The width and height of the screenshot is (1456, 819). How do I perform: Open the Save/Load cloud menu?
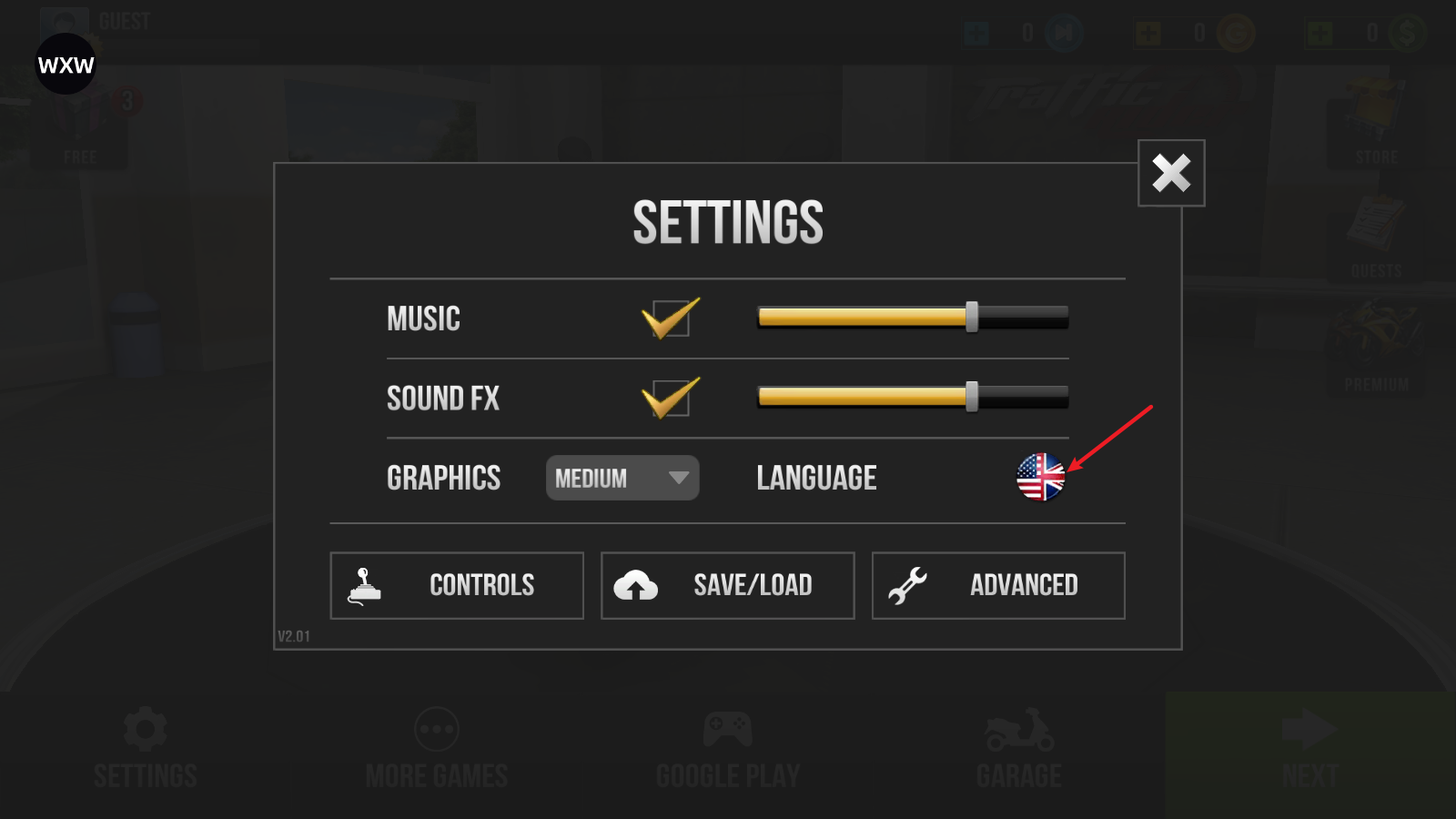click(727, 585)
